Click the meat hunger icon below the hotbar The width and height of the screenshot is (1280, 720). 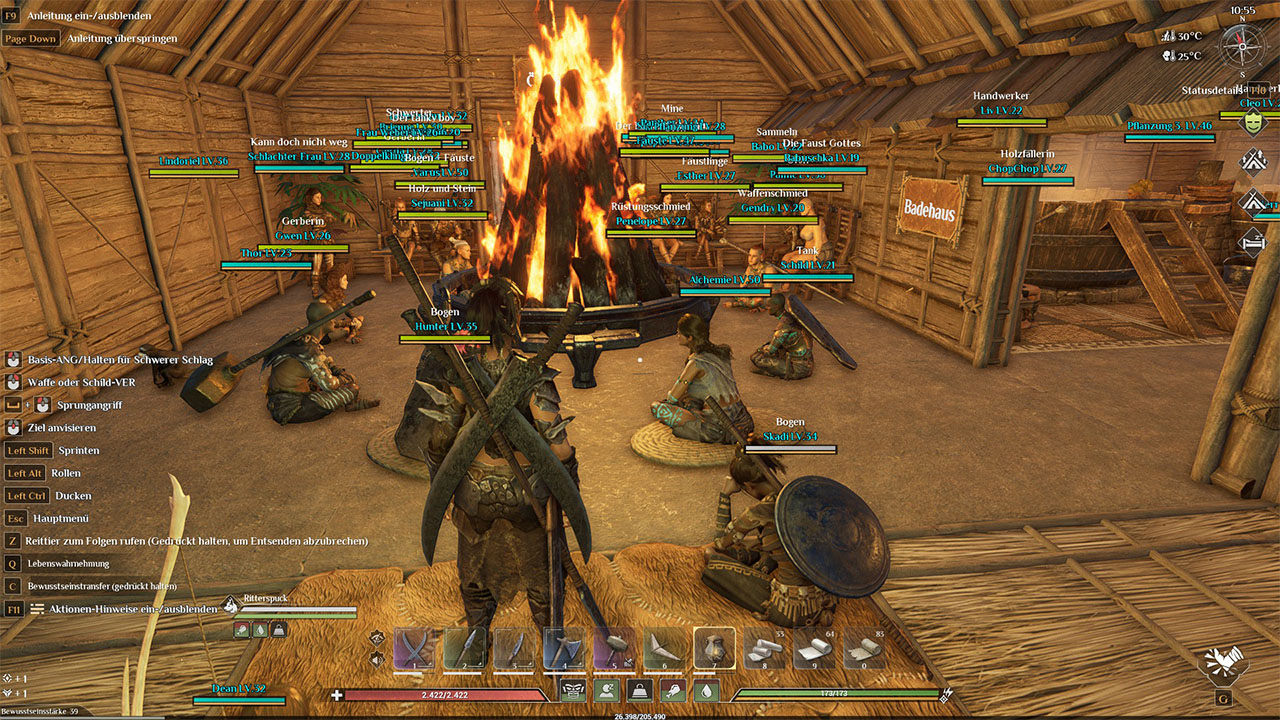pyautogui.click(x=673, y=690)
